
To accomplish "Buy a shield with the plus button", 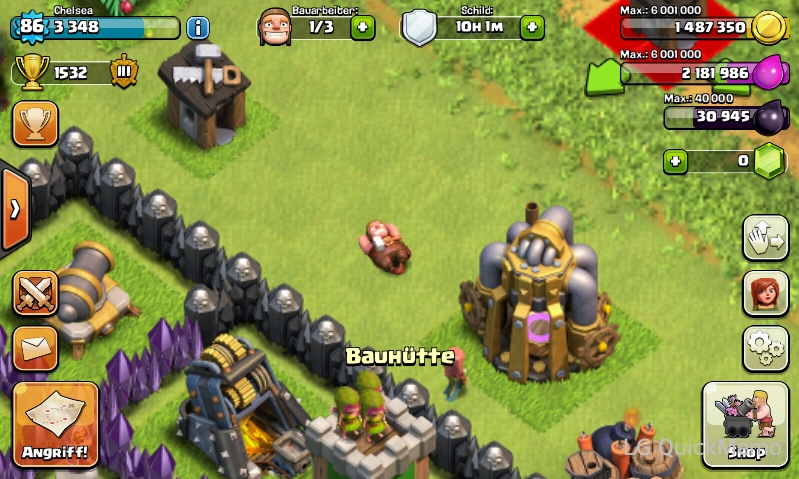I will [532, 27].
